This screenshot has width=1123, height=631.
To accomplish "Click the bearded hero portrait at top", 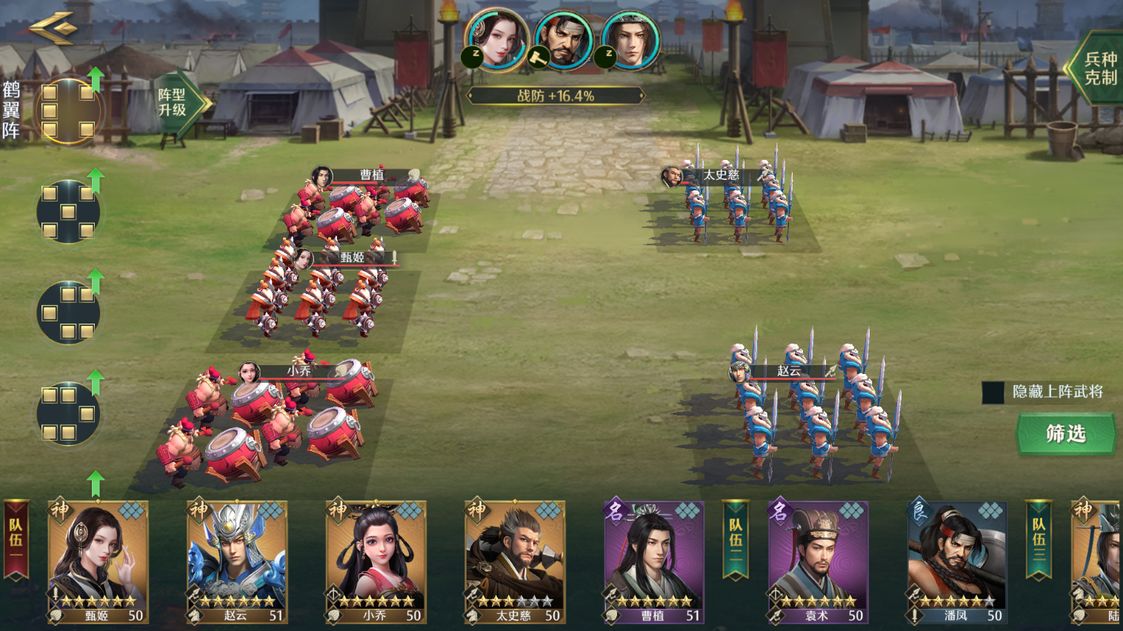I will coord(564,40).
